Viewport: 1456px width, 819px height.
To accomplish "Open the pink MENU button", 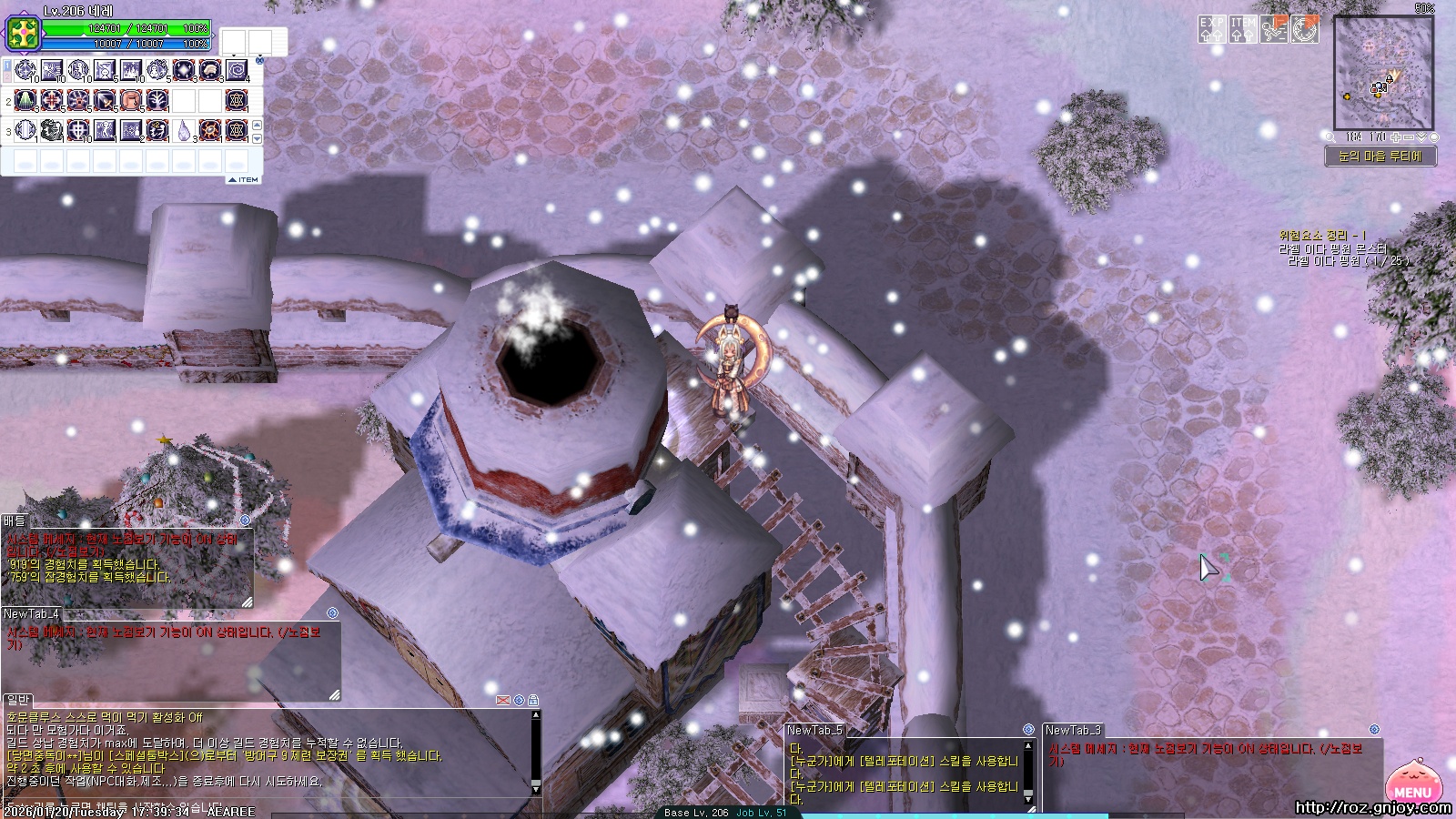I will (1411, 784).
